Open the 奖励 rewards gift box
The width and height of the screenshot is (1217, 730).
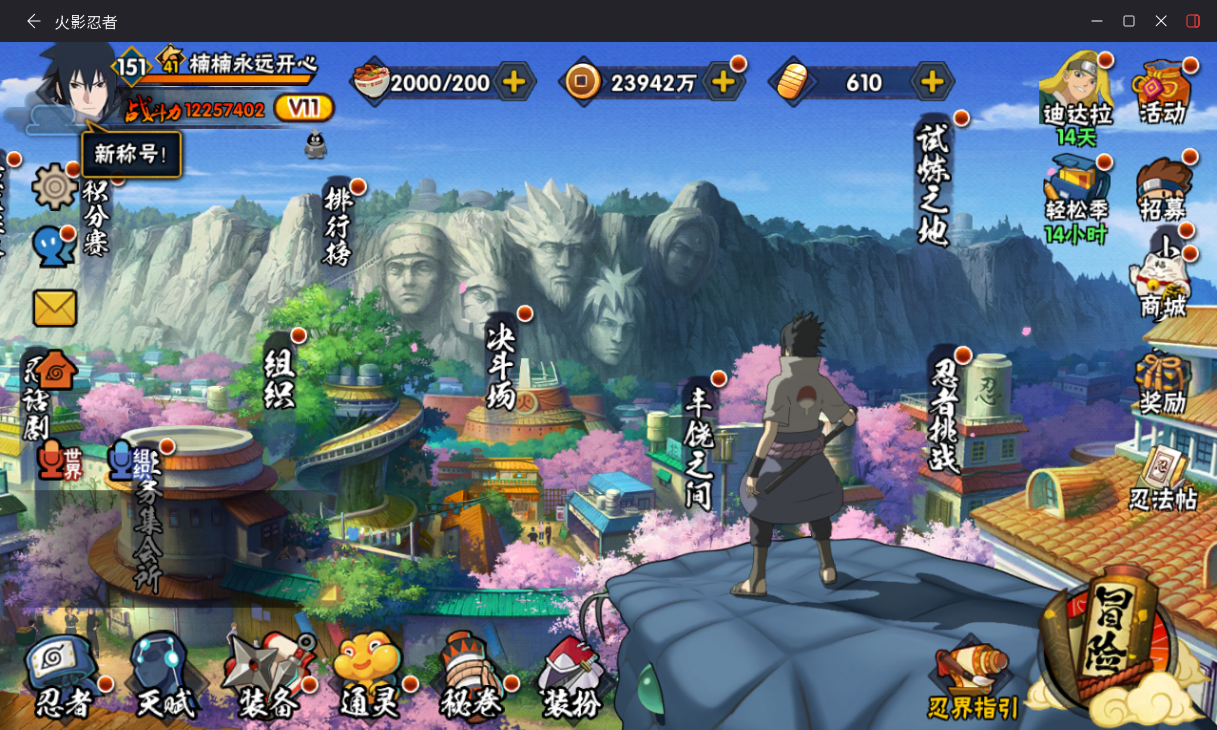pyautogui.click(x=1163, y=383)
